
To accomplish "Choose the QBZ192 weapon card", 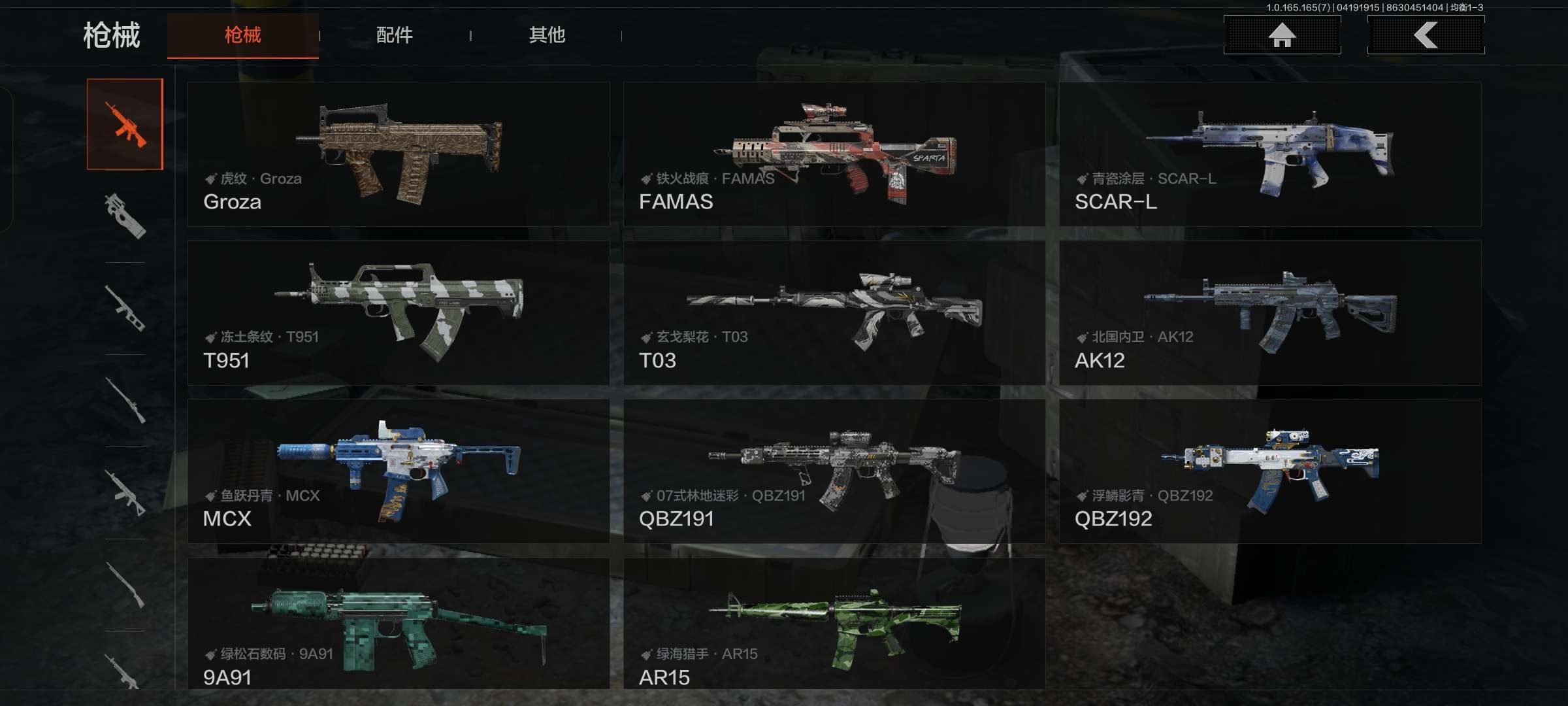I will (1269, 471).
